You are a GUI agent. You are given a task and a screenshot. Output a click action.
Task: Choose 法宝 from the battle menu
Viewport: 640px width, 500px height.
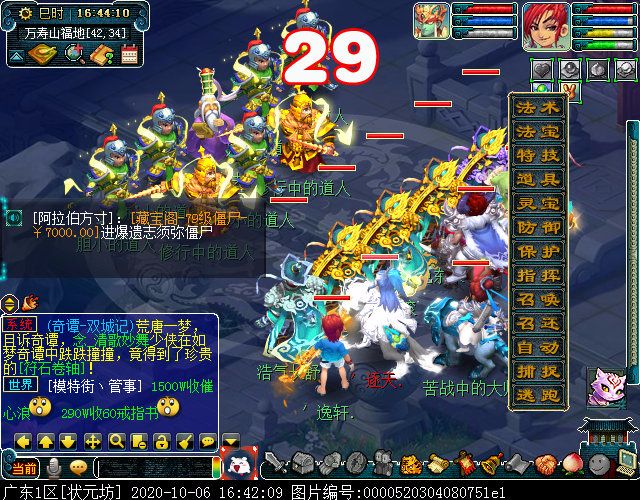(538, 132)
